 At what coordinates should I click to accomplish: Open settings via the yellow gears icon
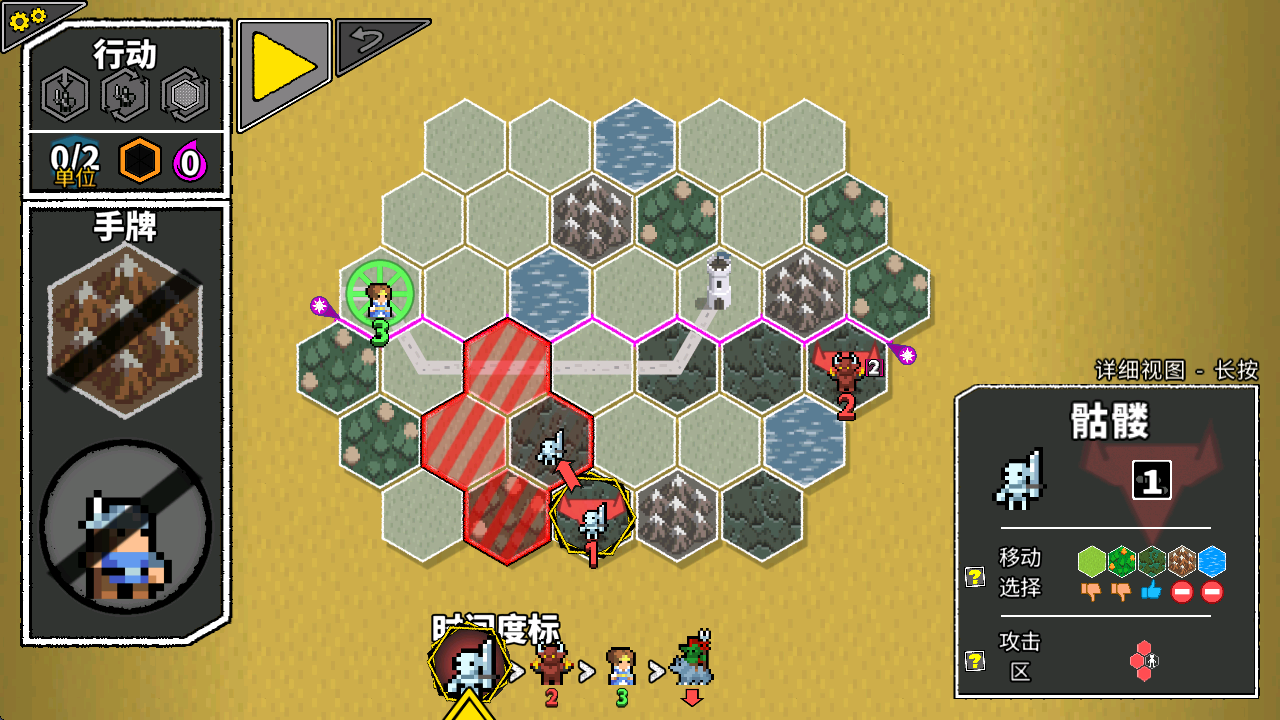27,18
